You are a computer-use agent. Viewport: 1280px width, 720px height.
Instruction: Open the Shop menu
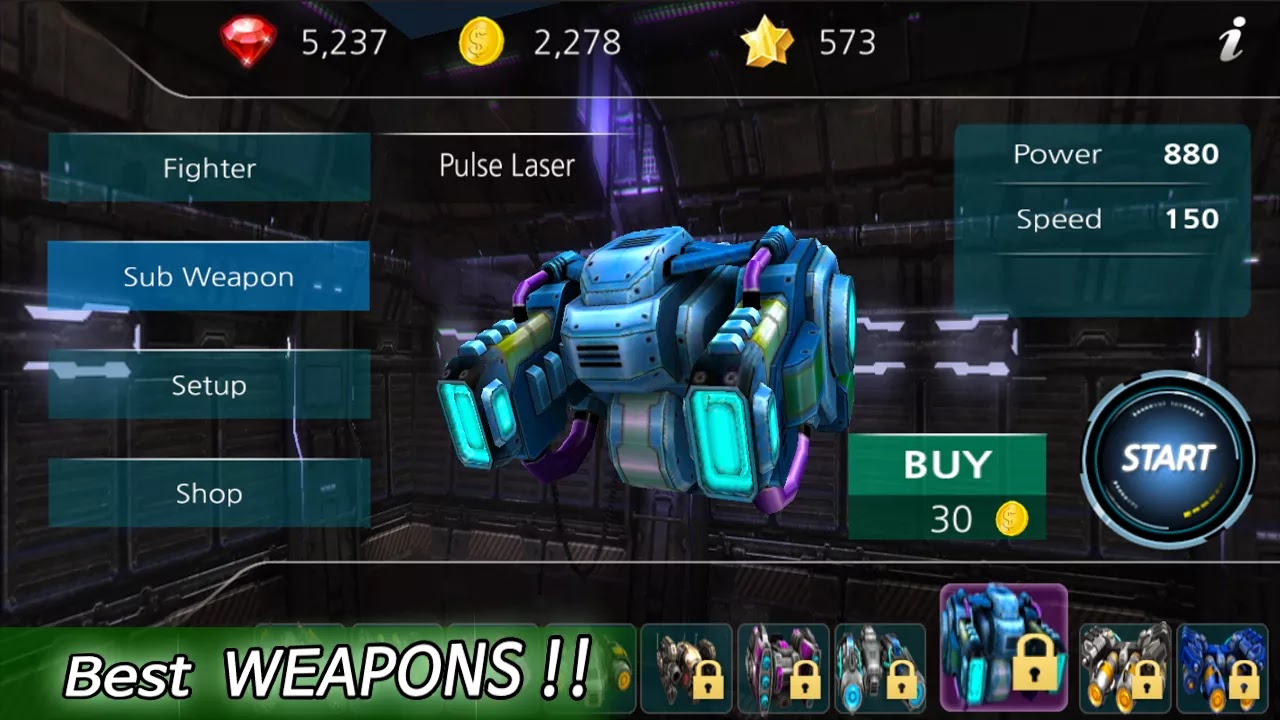209,493
